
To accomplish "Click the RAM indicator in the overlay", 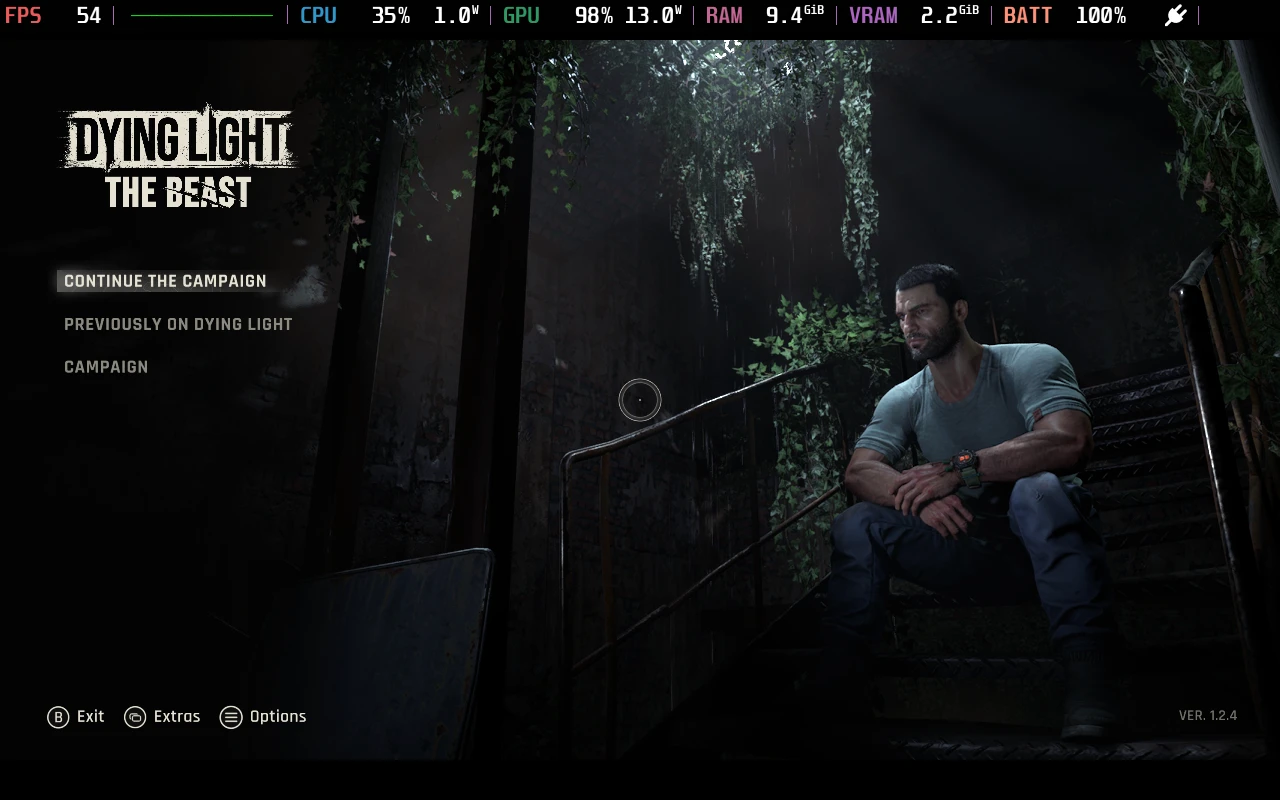I will (x=724, y=15).
